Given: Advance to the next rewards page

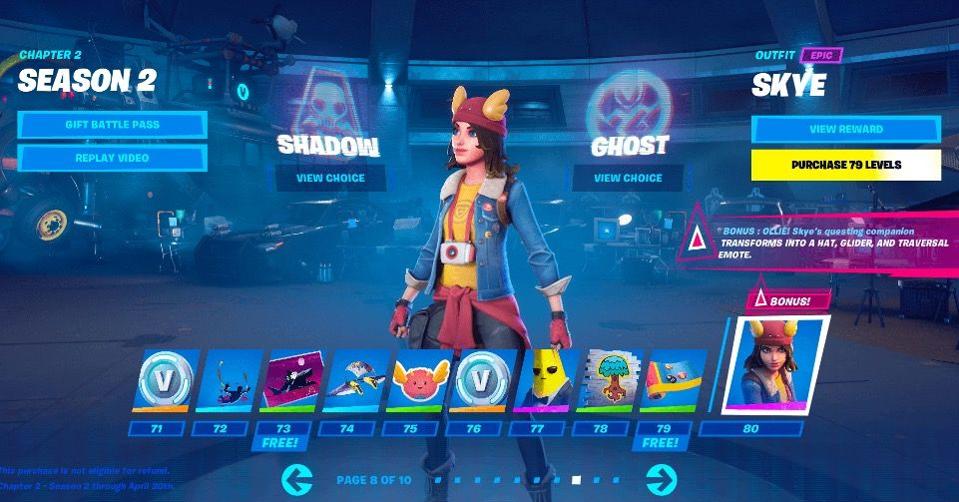Looking at the screenshot, I should (x=661, y=480).
